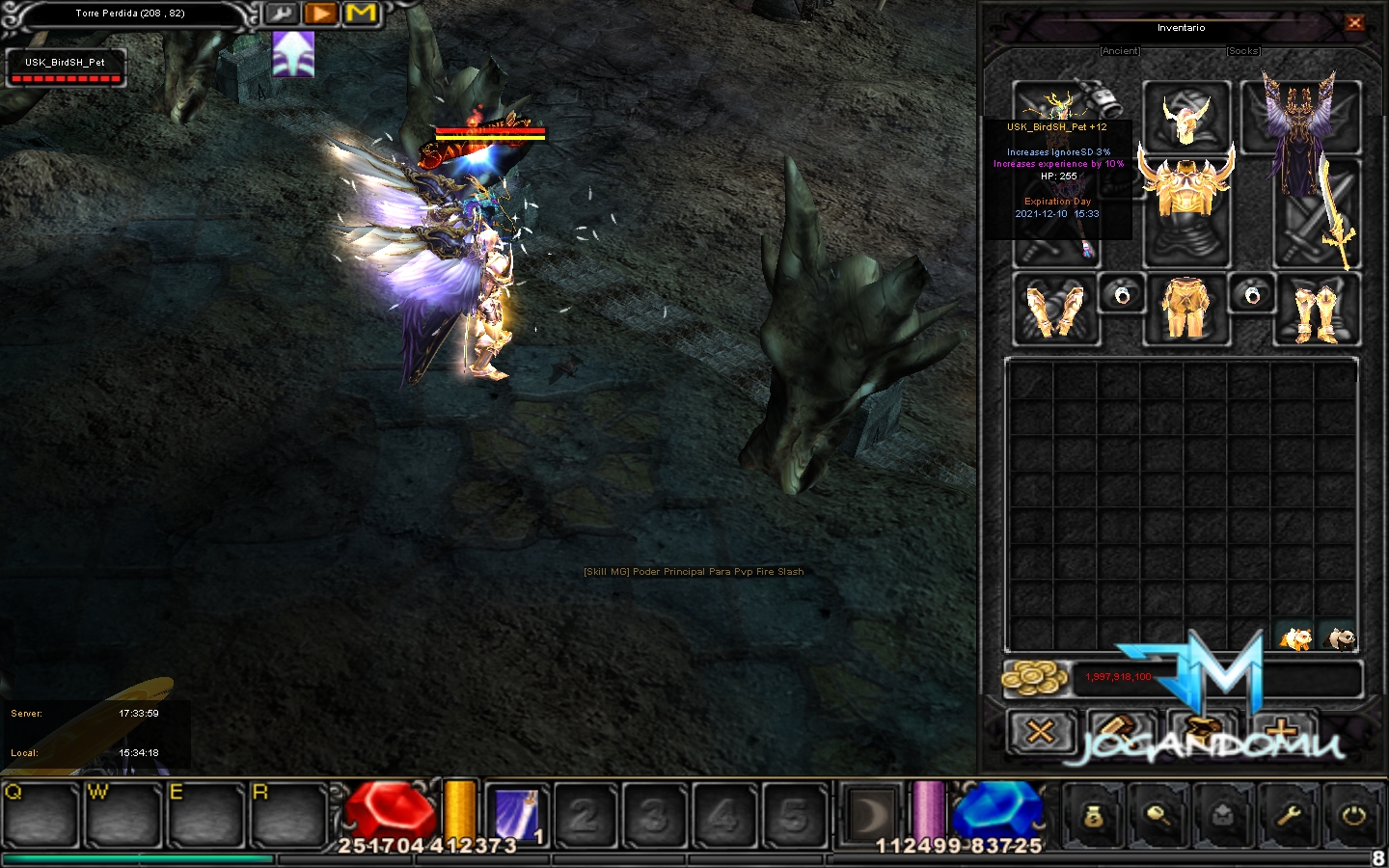Start MU Helper with the orange play button

tap(320, 14)
